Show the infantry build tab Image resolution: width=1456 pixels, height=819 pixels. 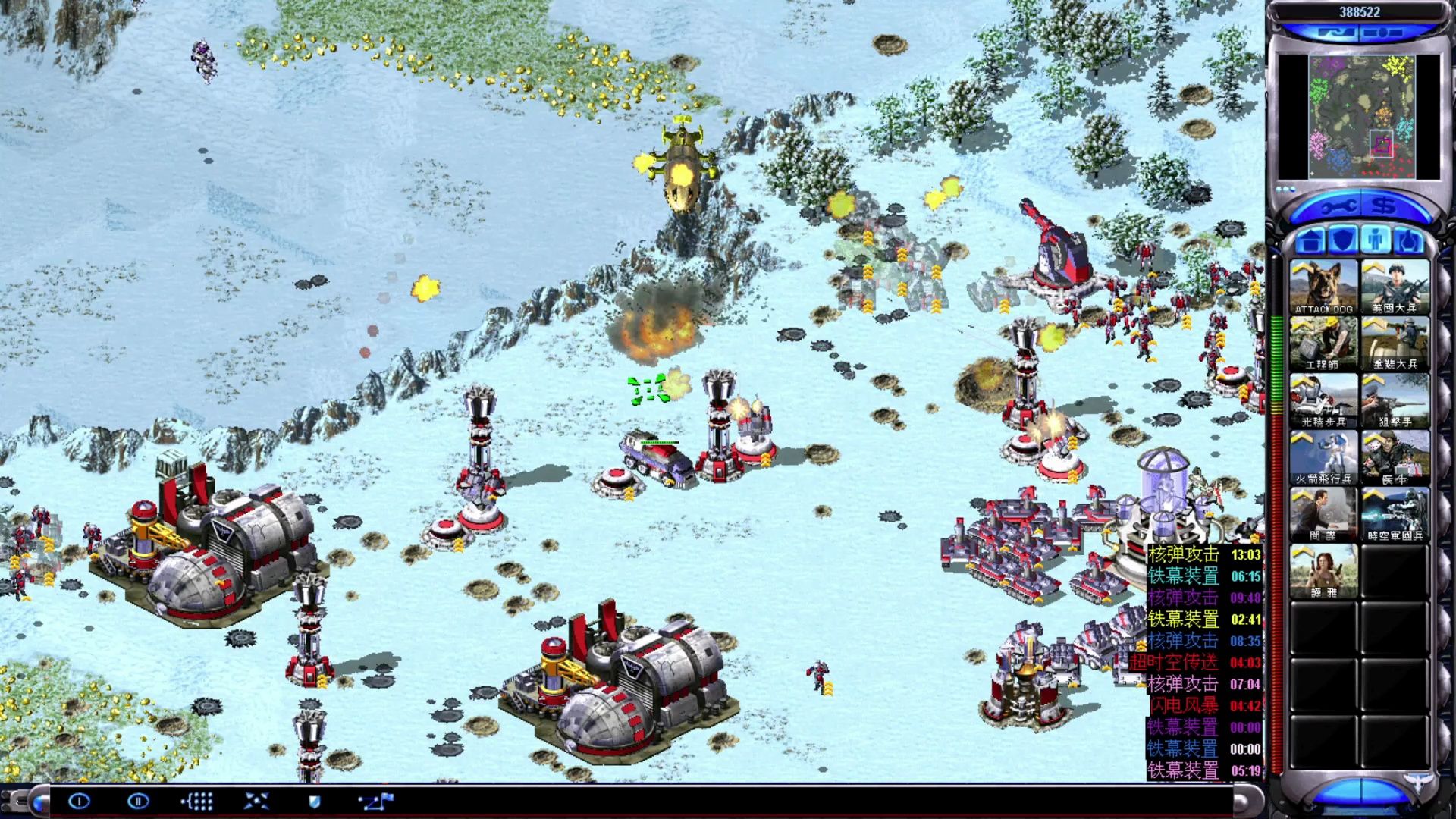point(1376,241)
